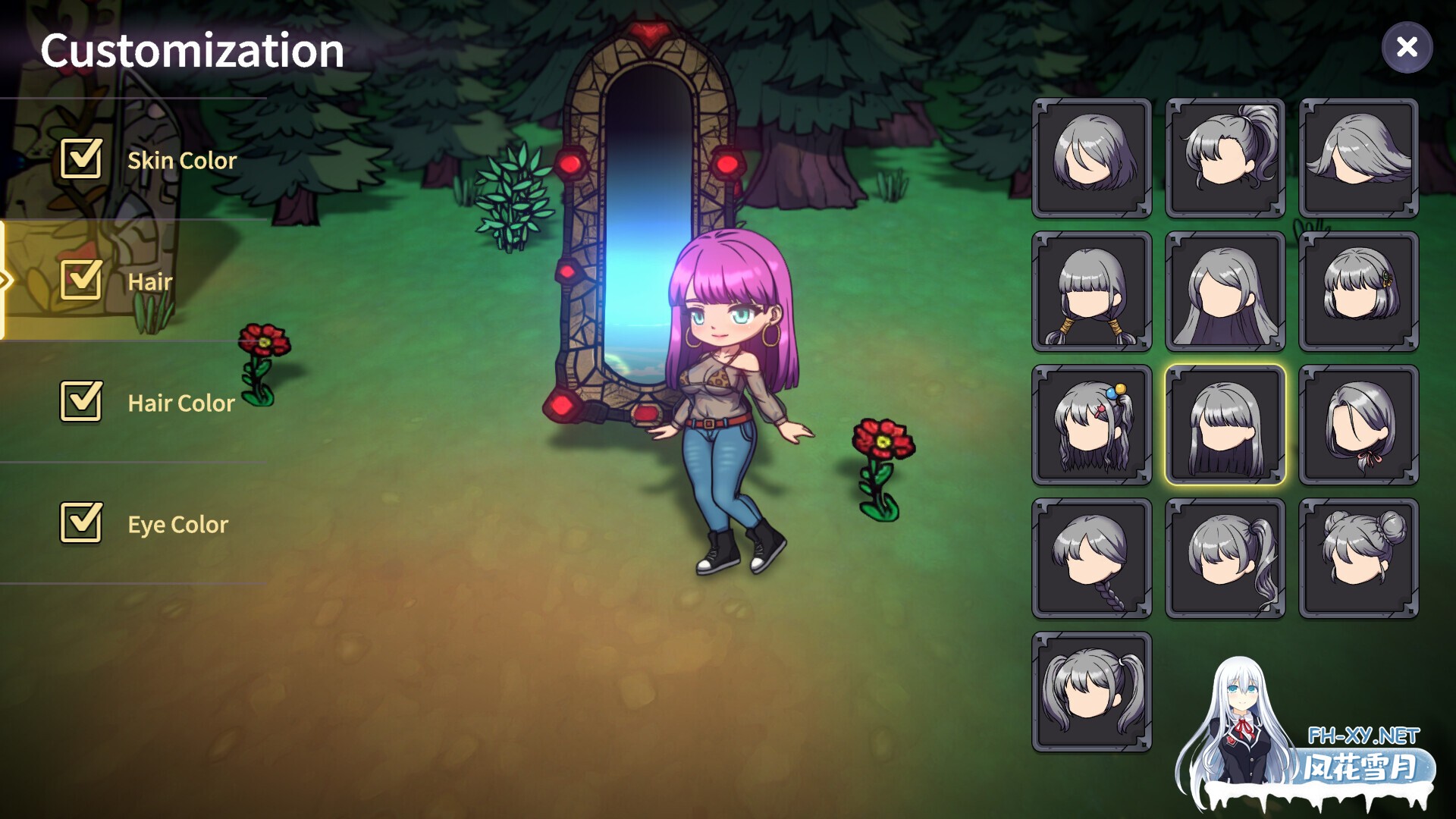This screenshot has width=1456, height=819.
Task: Click the currently selected highlighted hairstyle
Action: pos(1225,423)
